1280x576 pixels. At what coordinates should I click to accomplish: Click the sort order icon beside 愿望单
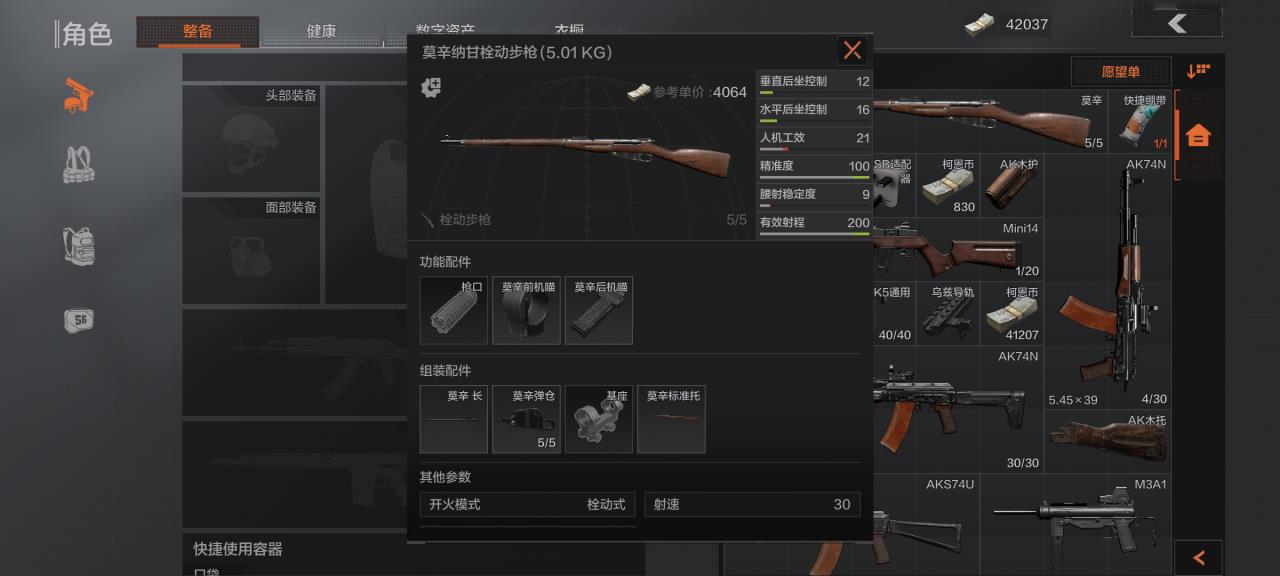[1198, 71]
